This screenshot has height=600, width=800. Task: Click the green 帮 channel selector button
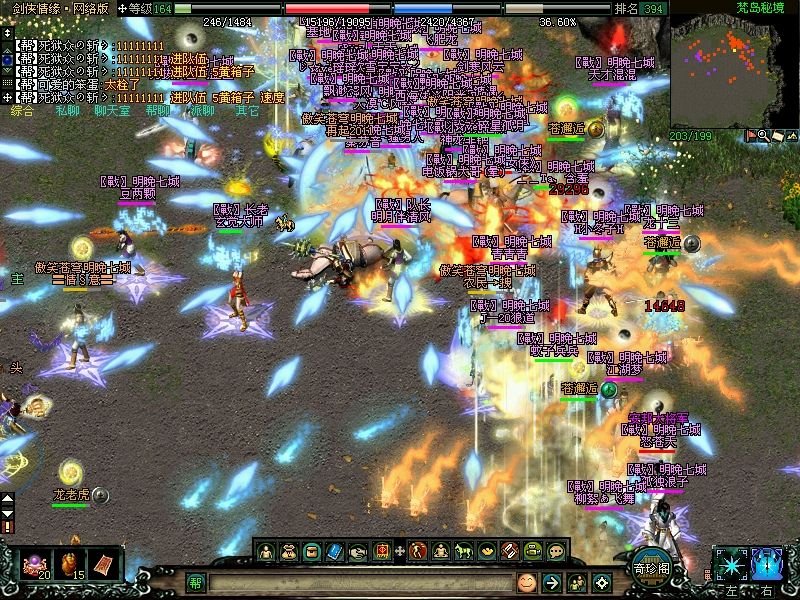tap(196, 582)
